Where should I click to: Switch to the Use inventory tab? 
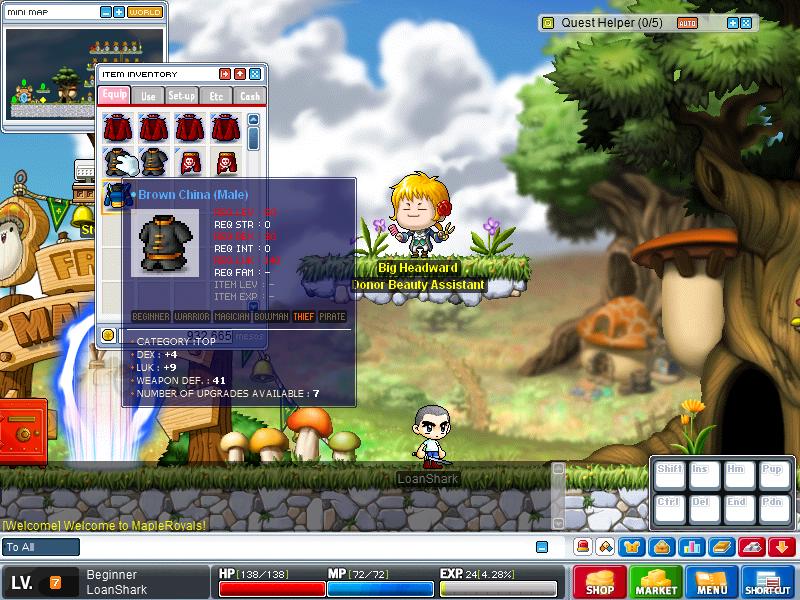(148, 96)
